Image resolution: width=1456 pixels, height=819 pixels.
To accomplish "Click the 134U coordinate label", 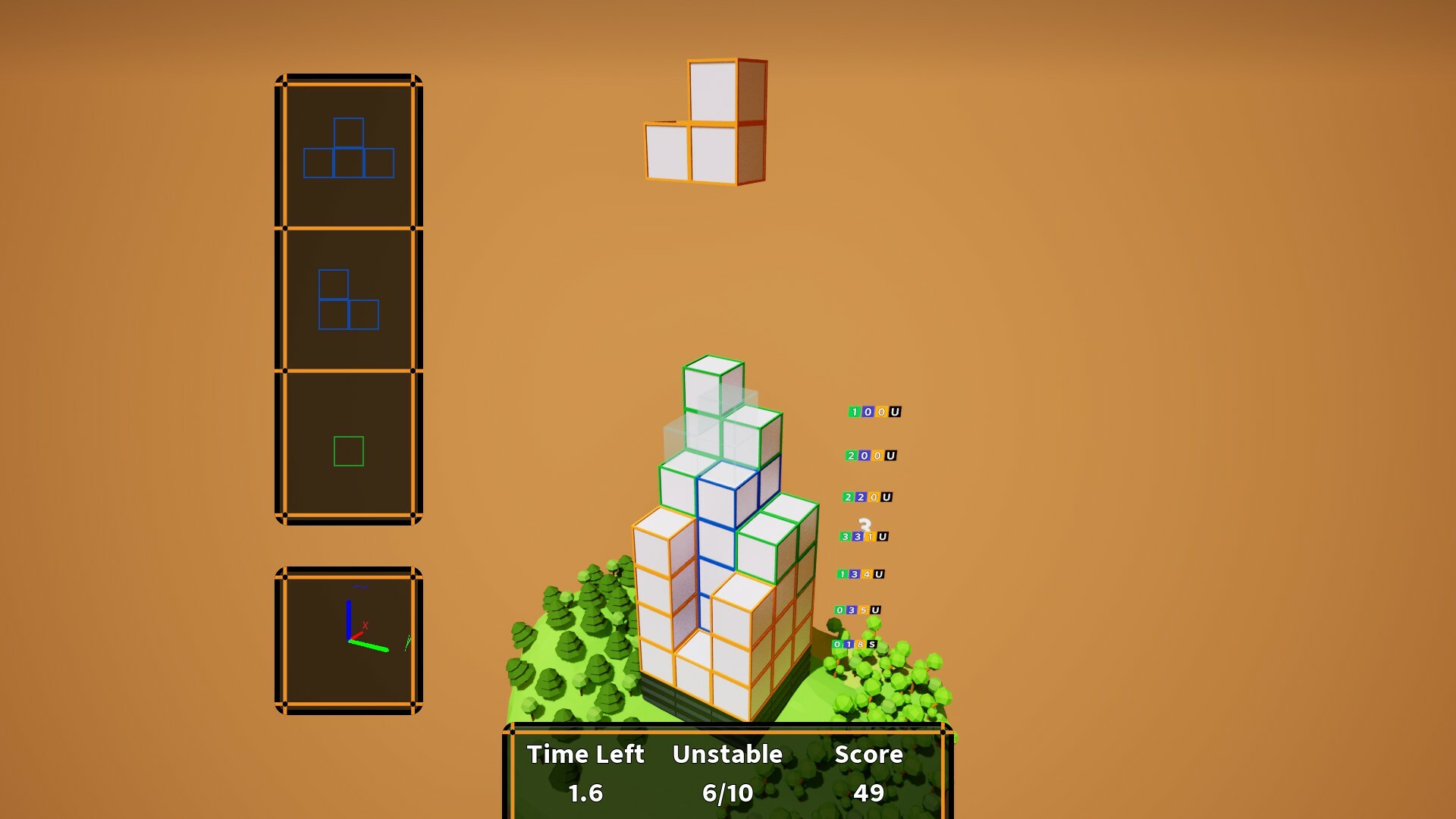I will [862, 575].
